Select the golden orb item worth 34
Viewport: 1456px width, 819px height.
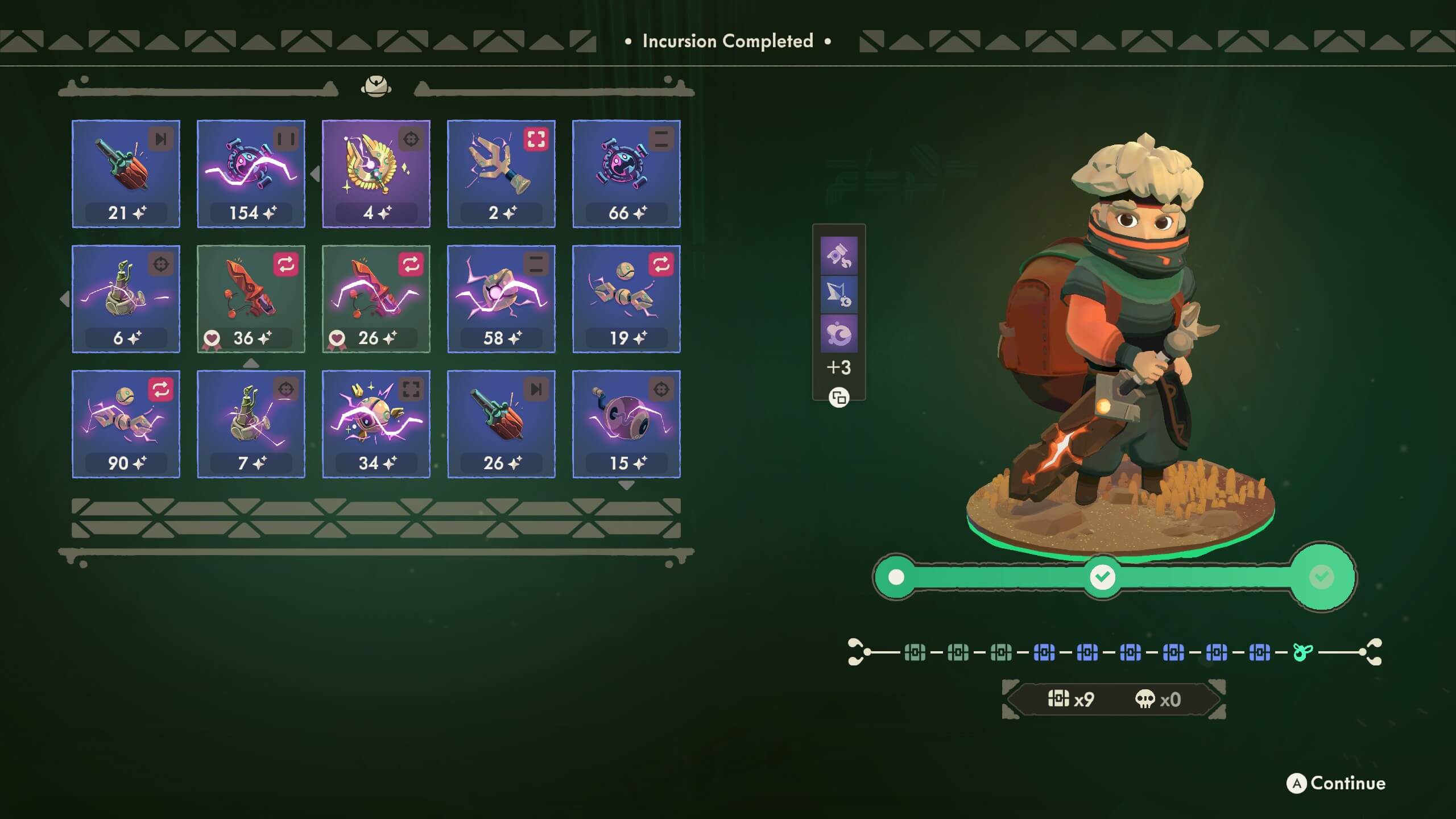click(x=376, y=424)
